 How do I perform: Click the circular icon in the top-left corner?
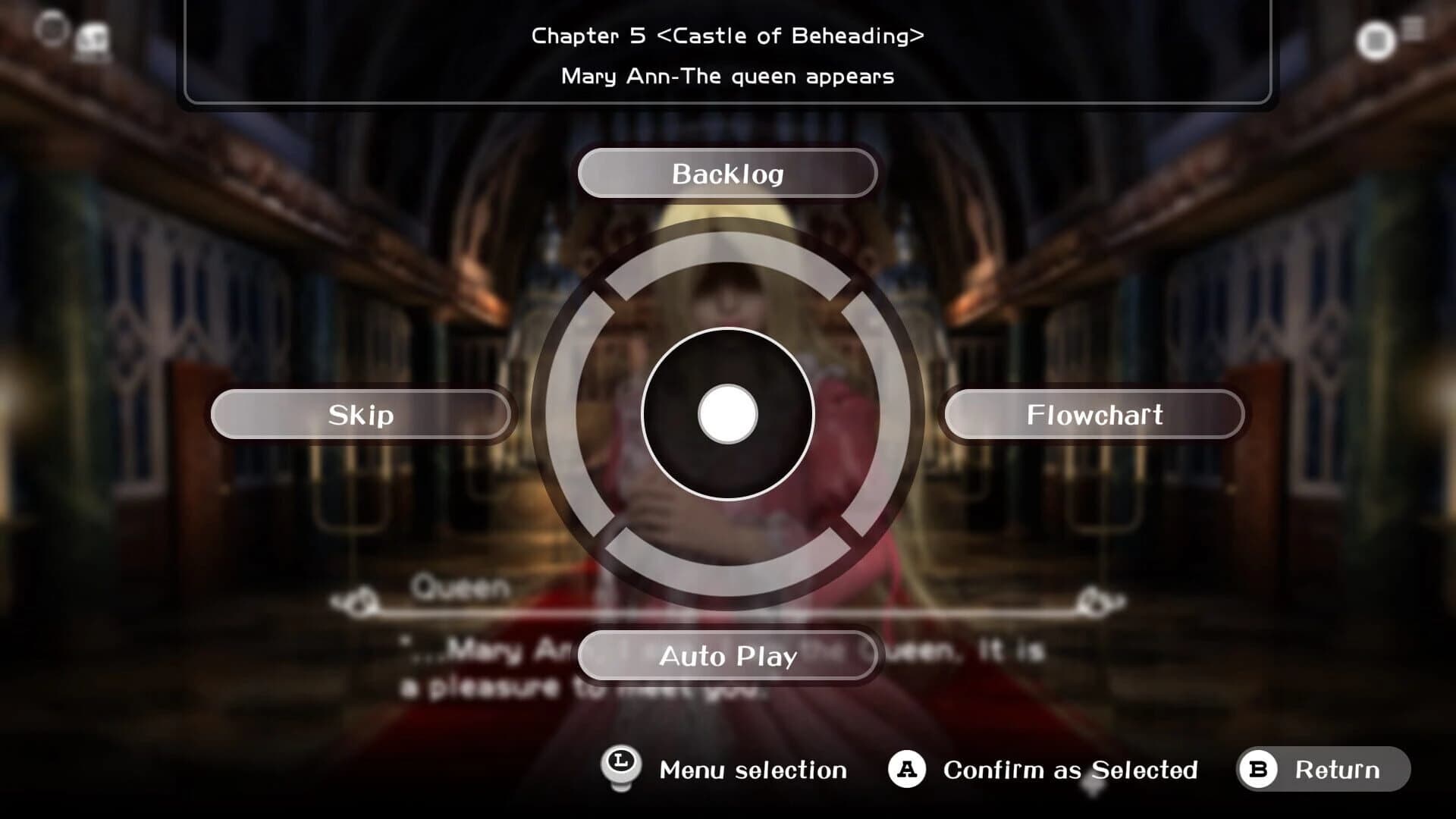(x=52, y=29)
